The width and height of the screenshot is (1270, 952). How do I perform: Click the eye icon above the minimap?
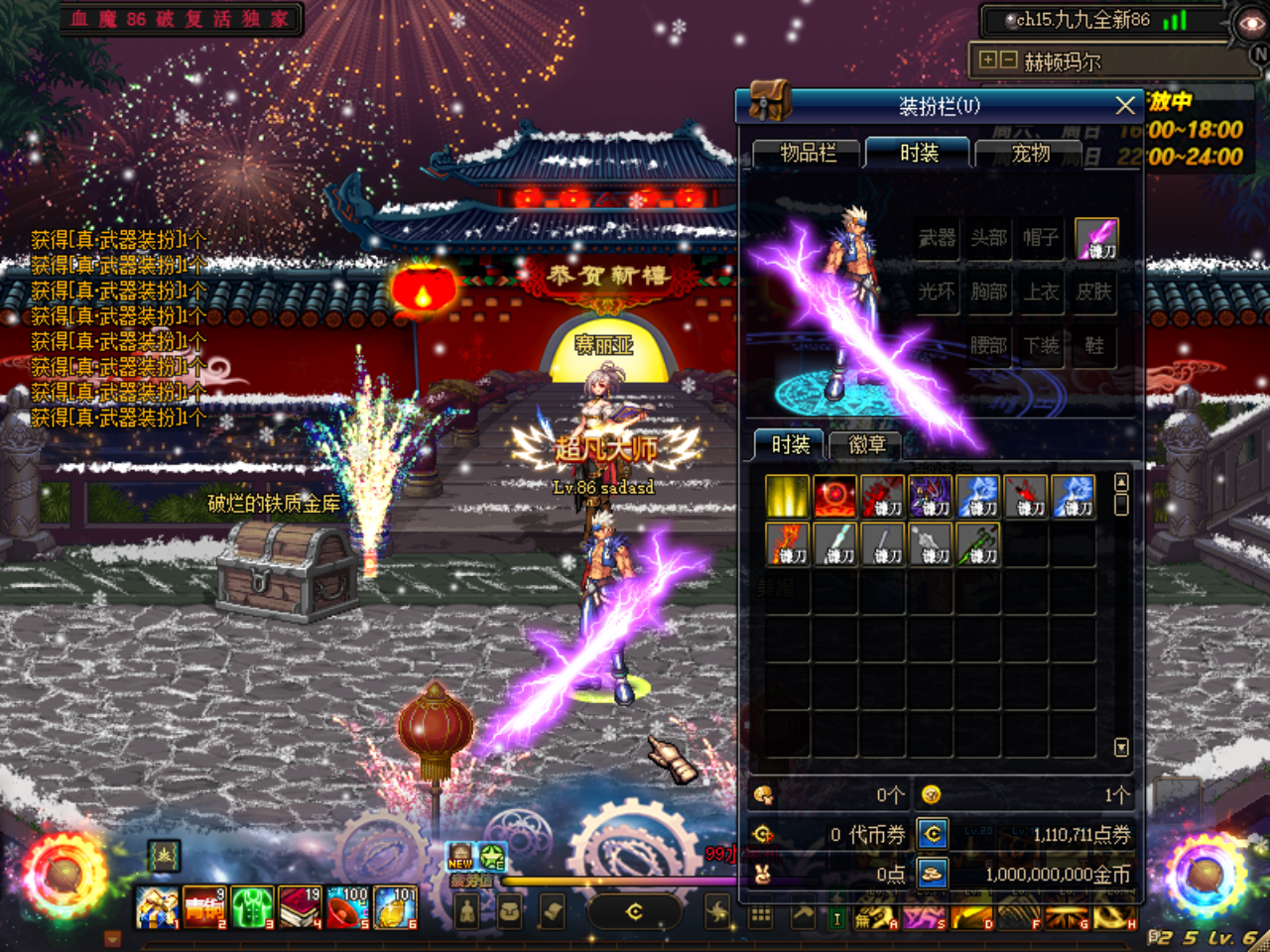click(1252, 22)
